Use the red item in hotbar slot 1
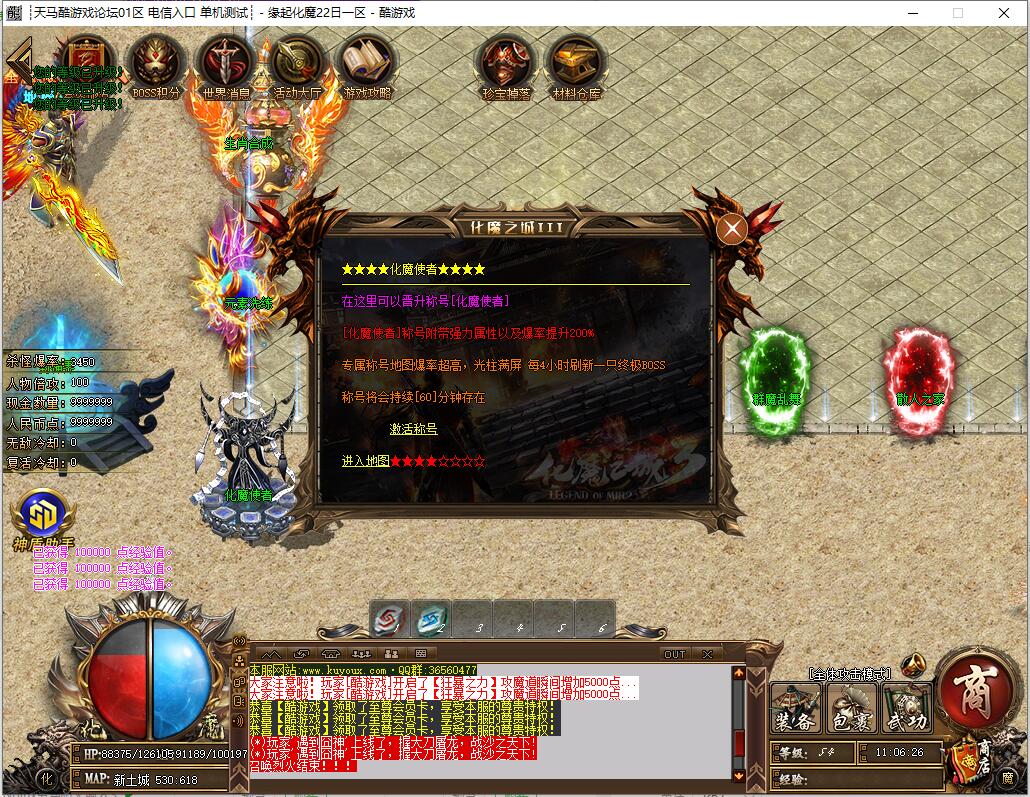Screen dimensions: 1030x797 (389, 620)
